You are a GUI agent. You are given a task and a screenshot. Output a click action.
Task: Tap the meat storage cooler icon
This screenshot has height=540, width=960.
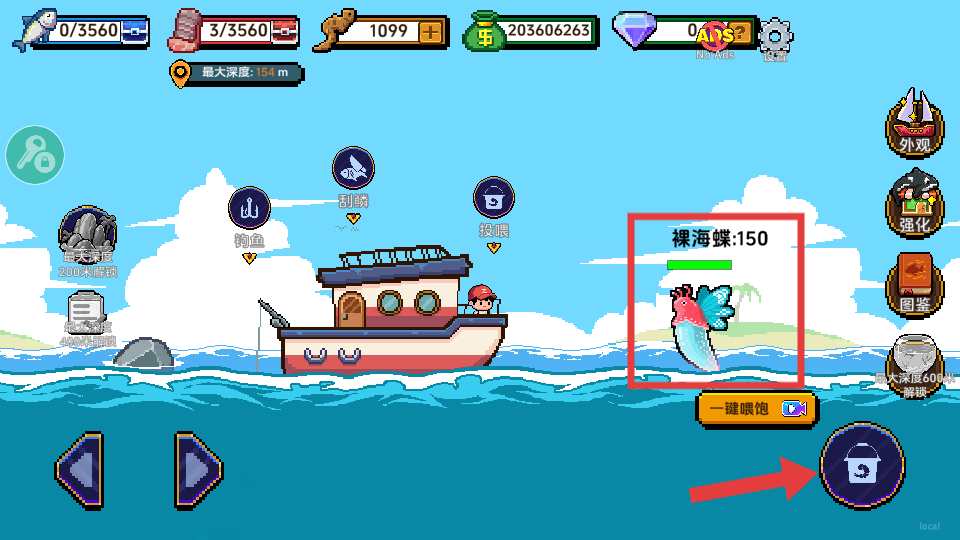[284, 32]
